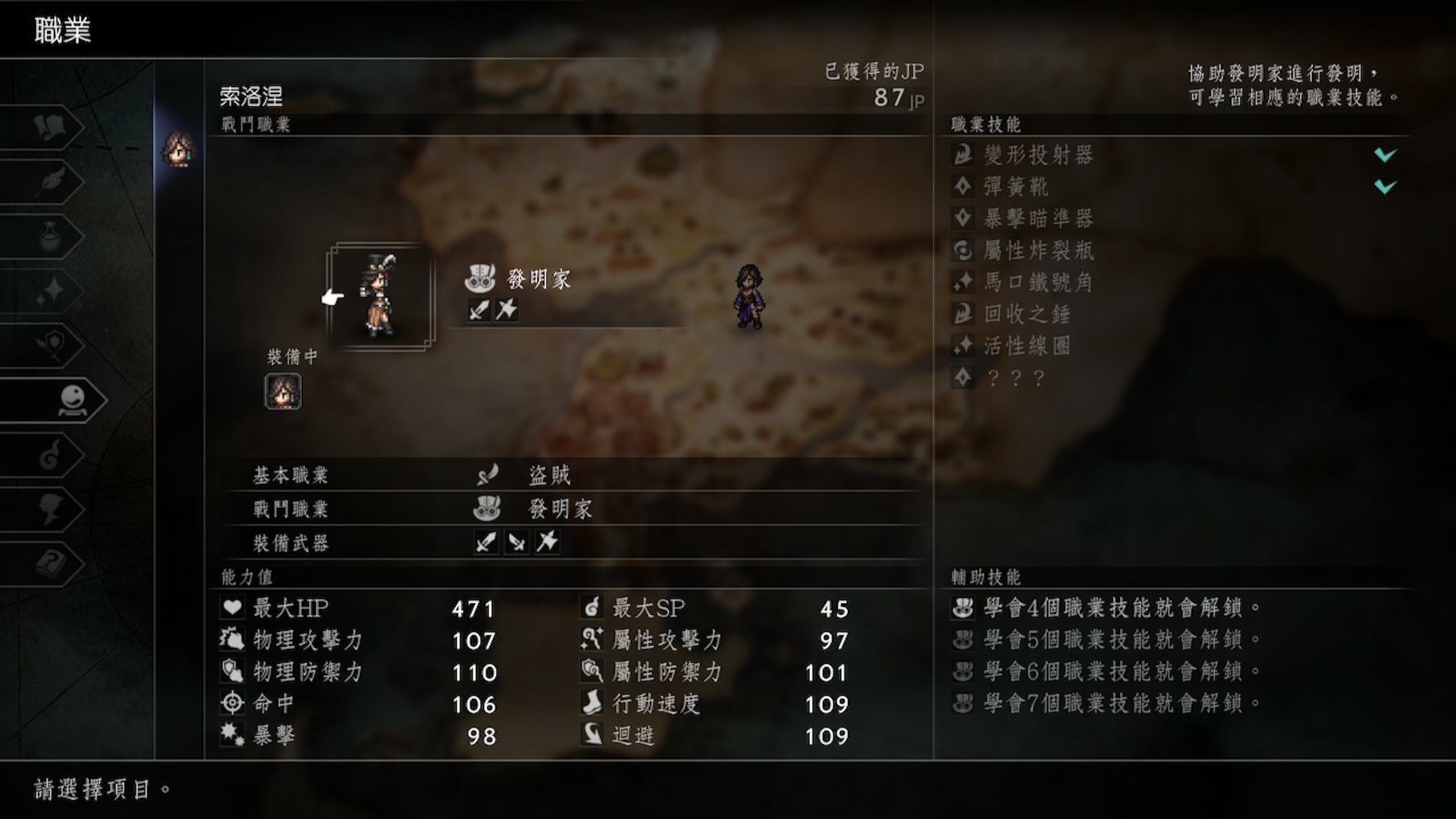
Task: Open the question mark book tab
Action: [51, 564]
